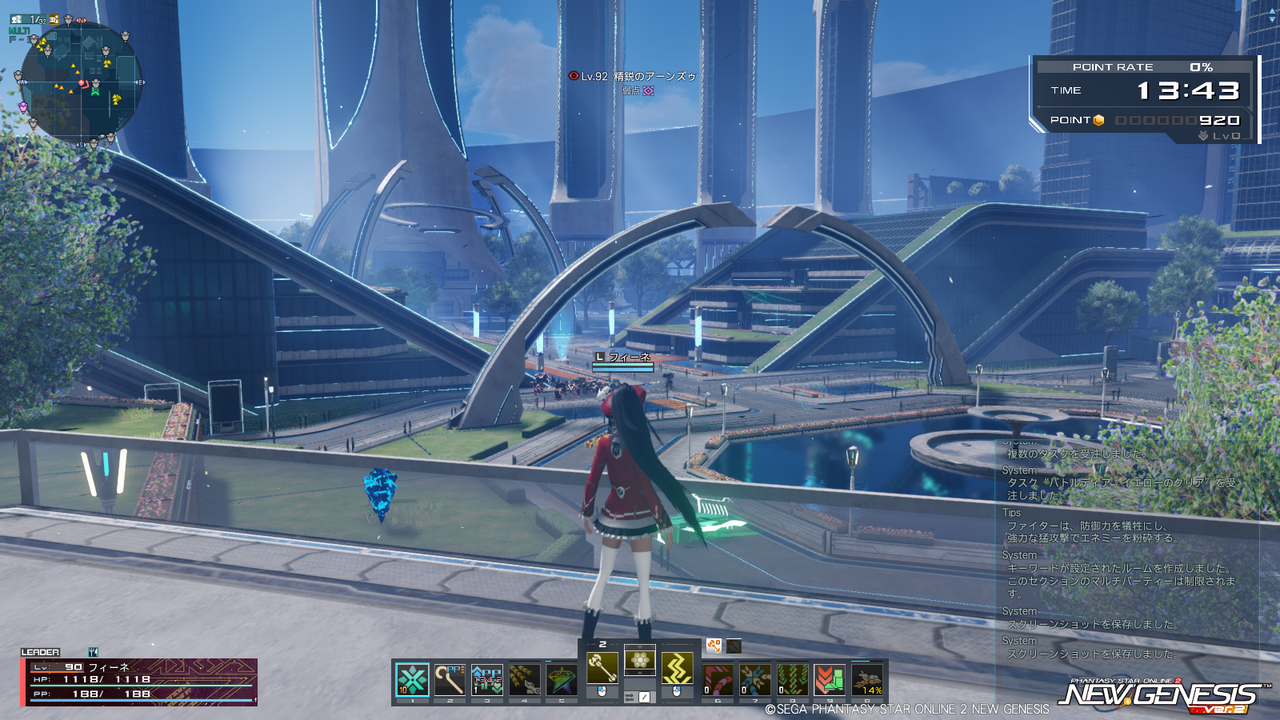Select the pink marker on the minimap edge
The width and height of the screenshot is (1280, 720).
24,105
